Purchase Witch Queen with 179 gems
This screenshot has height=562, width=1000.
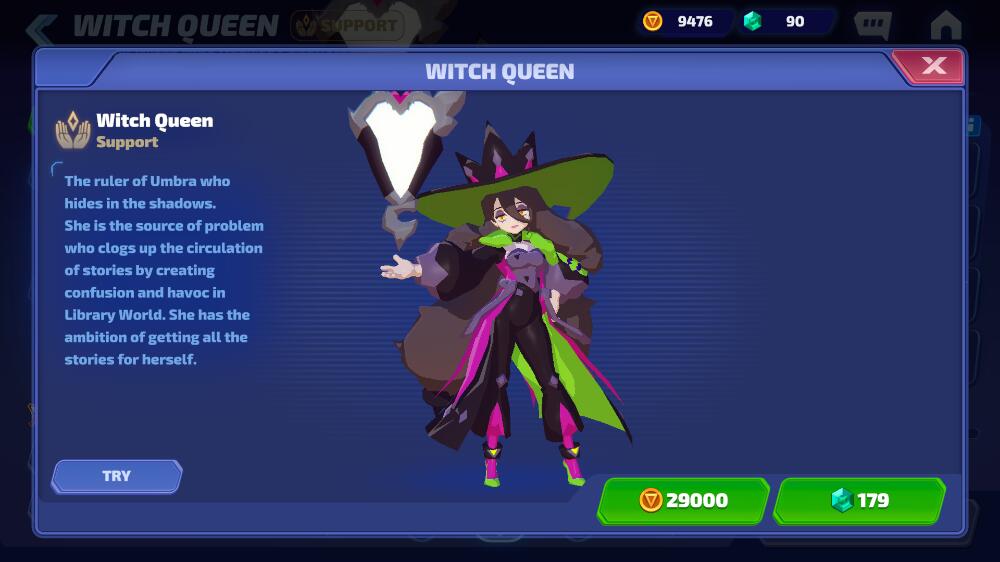[860, 500]
